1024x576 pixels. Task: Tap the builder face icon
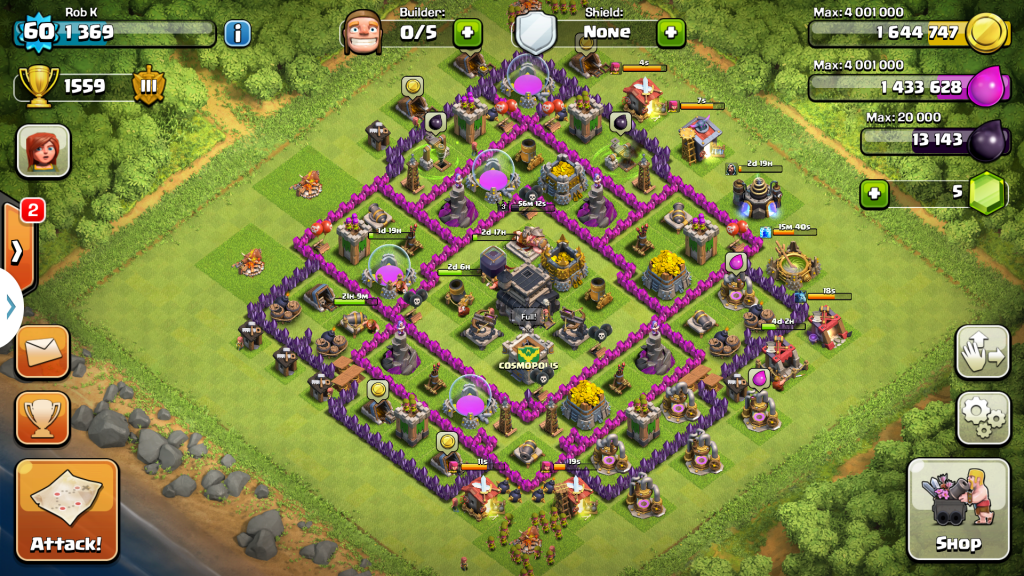click(x=362, y=33)
